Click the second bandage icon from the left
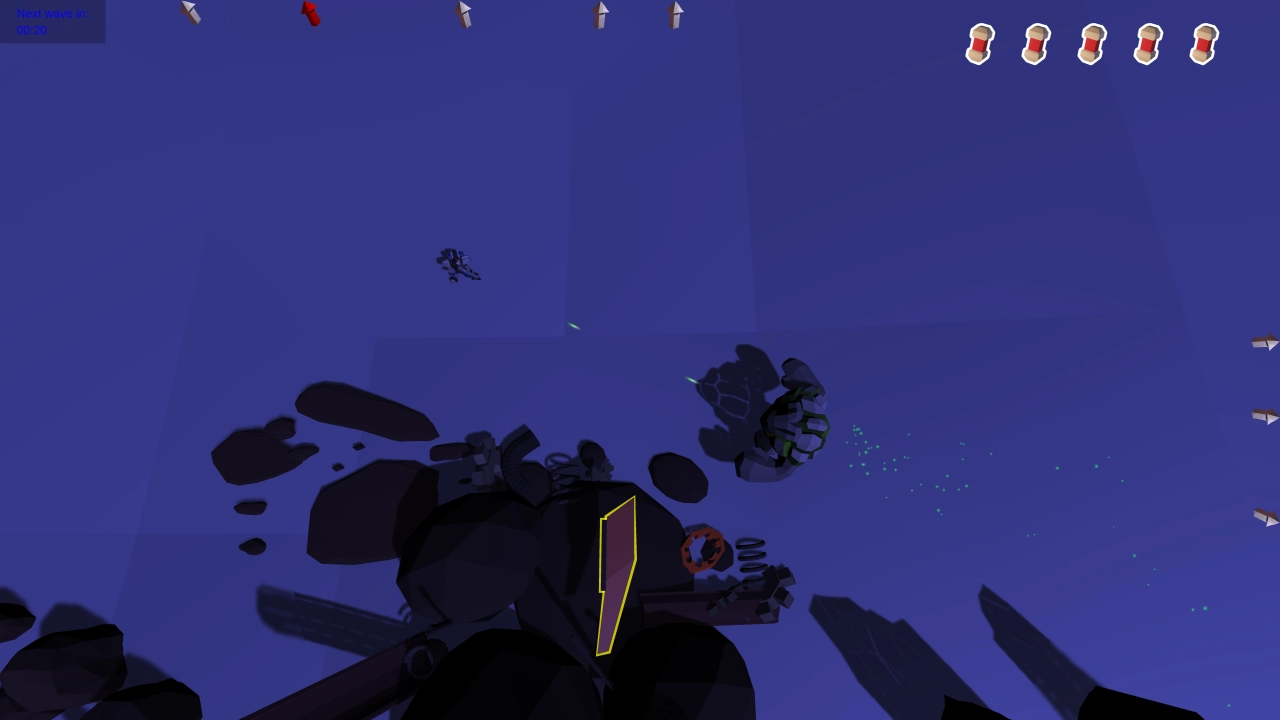This screenshot has height=720, width=1280. click(x=1034, y=44)
